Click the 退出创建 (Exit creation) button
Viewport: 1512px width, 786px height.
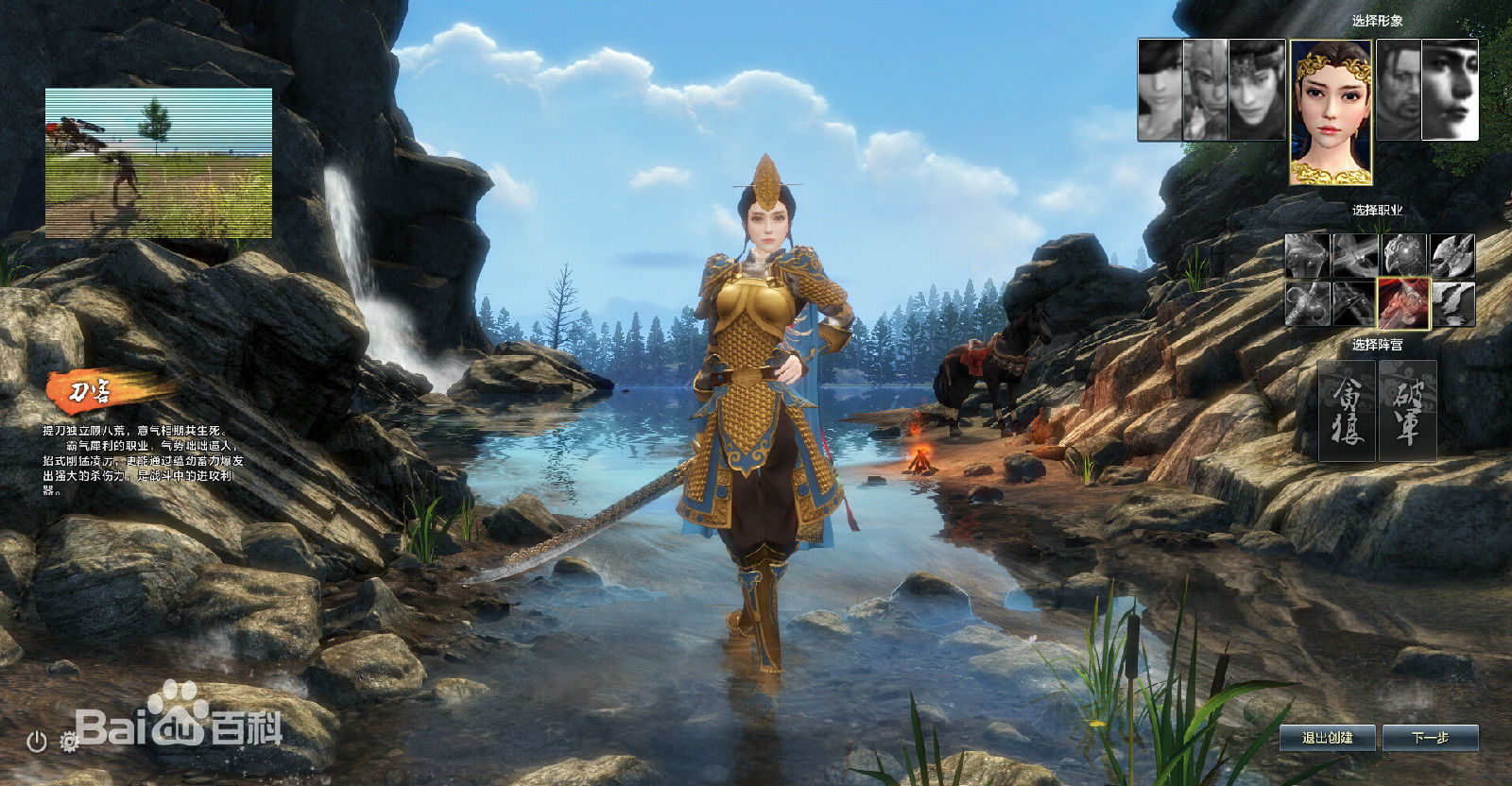pyautogui.click(x=1328, y=738)
